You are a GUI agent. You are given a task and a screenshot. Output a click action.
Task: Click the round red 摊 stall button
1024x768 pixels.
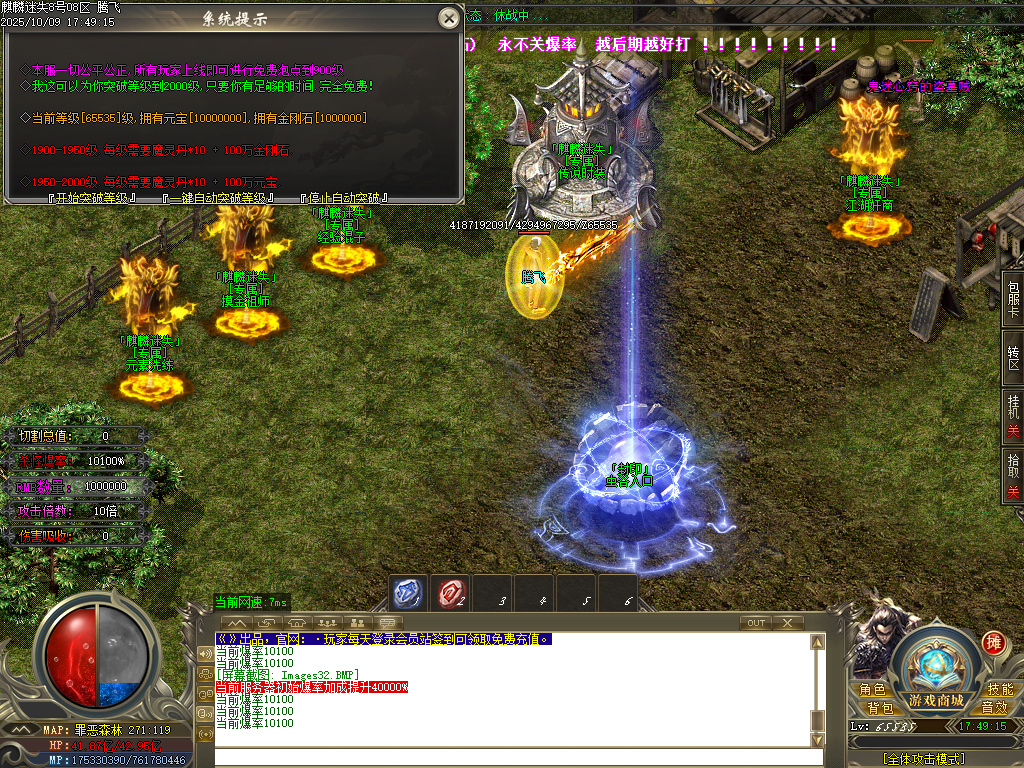[993, 642]
